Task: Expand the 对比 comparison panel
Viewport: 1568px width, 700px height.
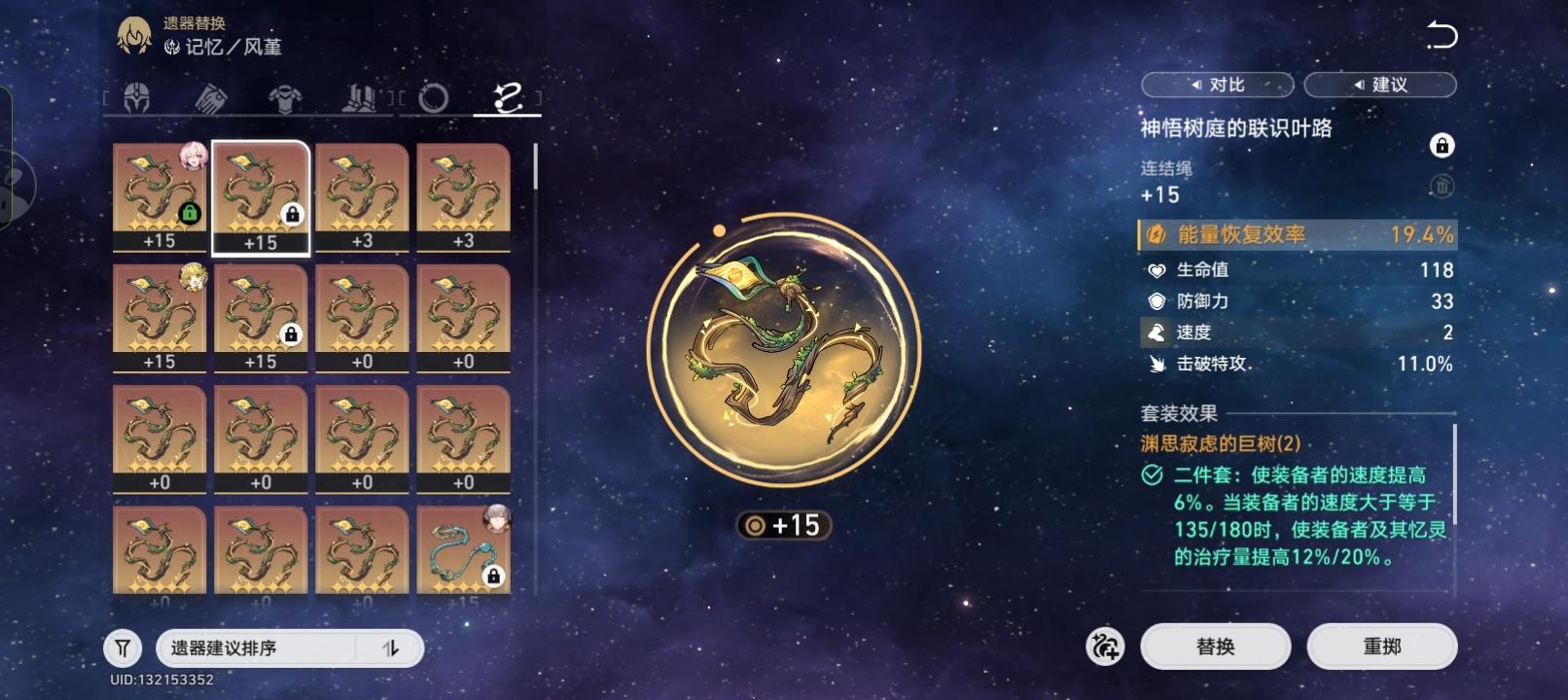Action: [1216, 85]
